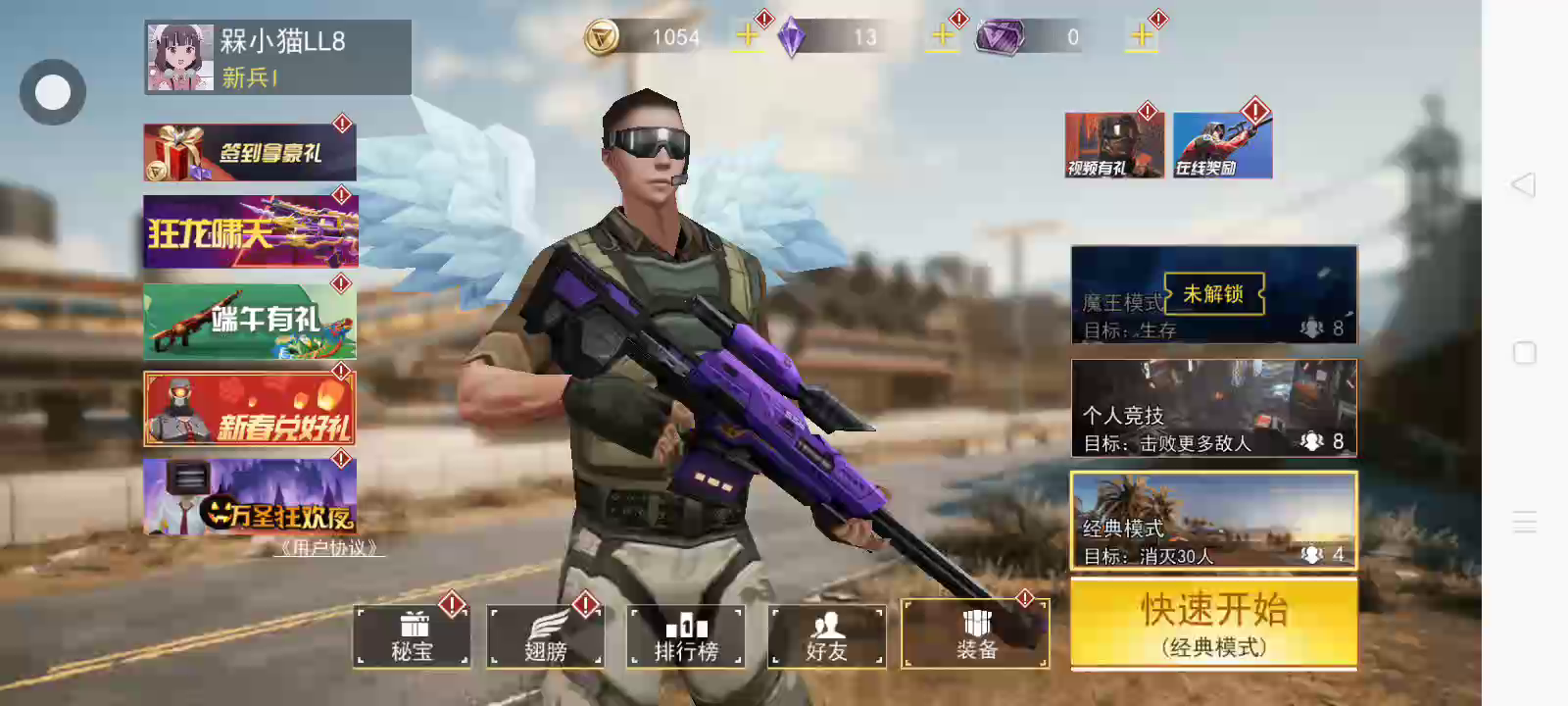Choose the 经典模式 game mode
Image resolution: width=1568 pixels, height=706 pixels.
[x=1213, y=521]
